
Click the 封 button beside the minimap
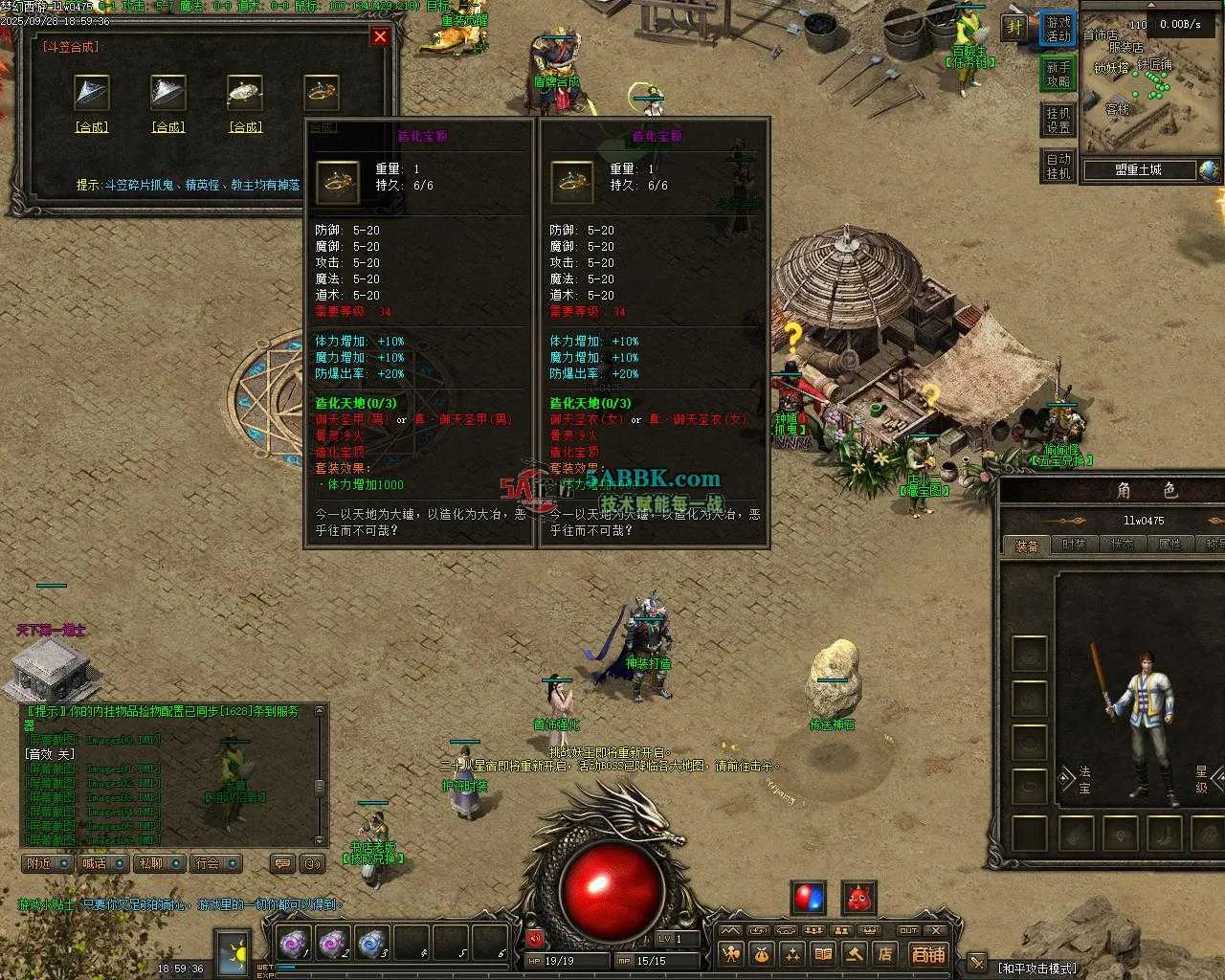[1013, 28]
